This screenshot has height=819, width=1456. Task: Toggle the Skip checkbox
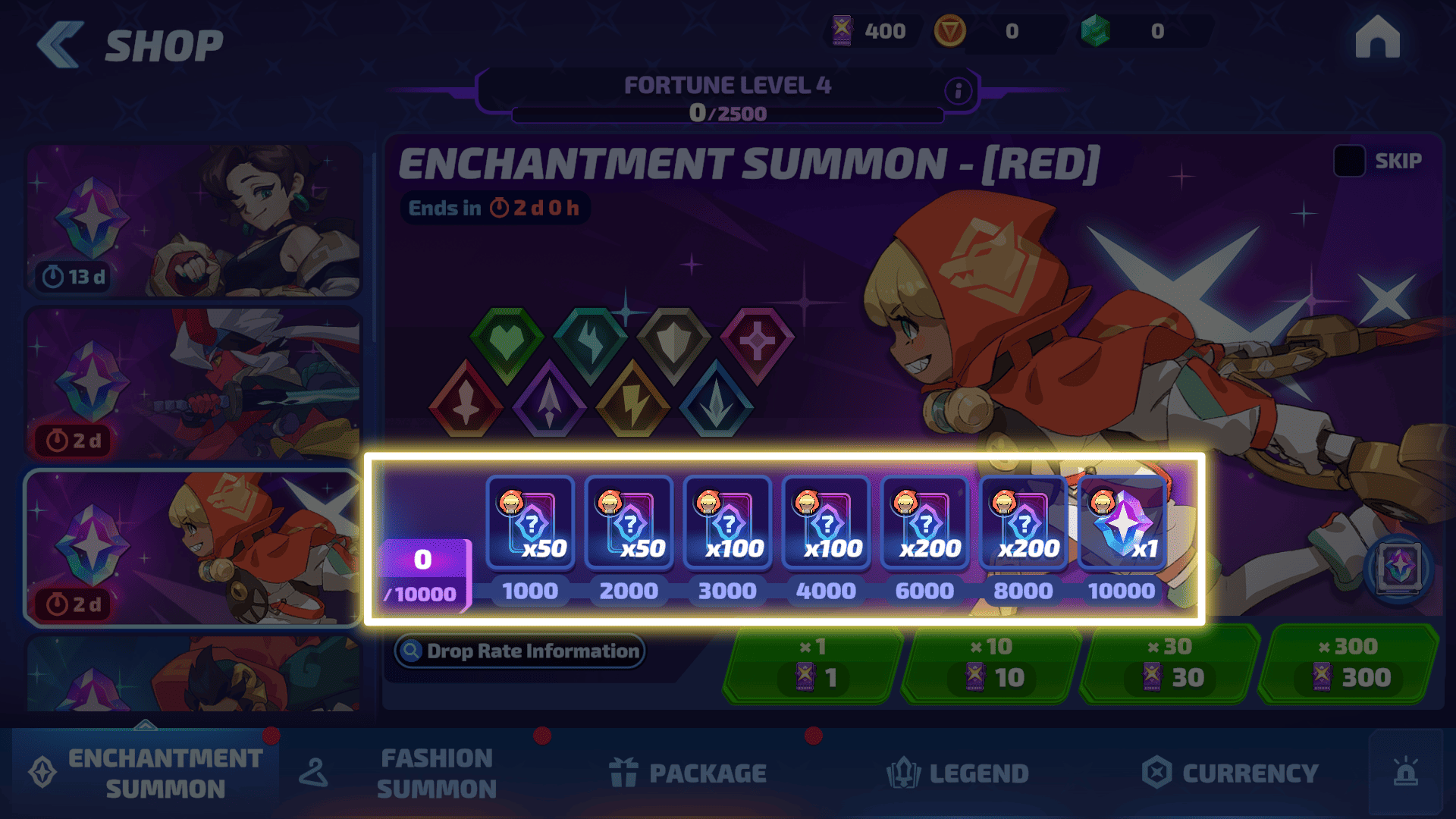pos(1349,161)
